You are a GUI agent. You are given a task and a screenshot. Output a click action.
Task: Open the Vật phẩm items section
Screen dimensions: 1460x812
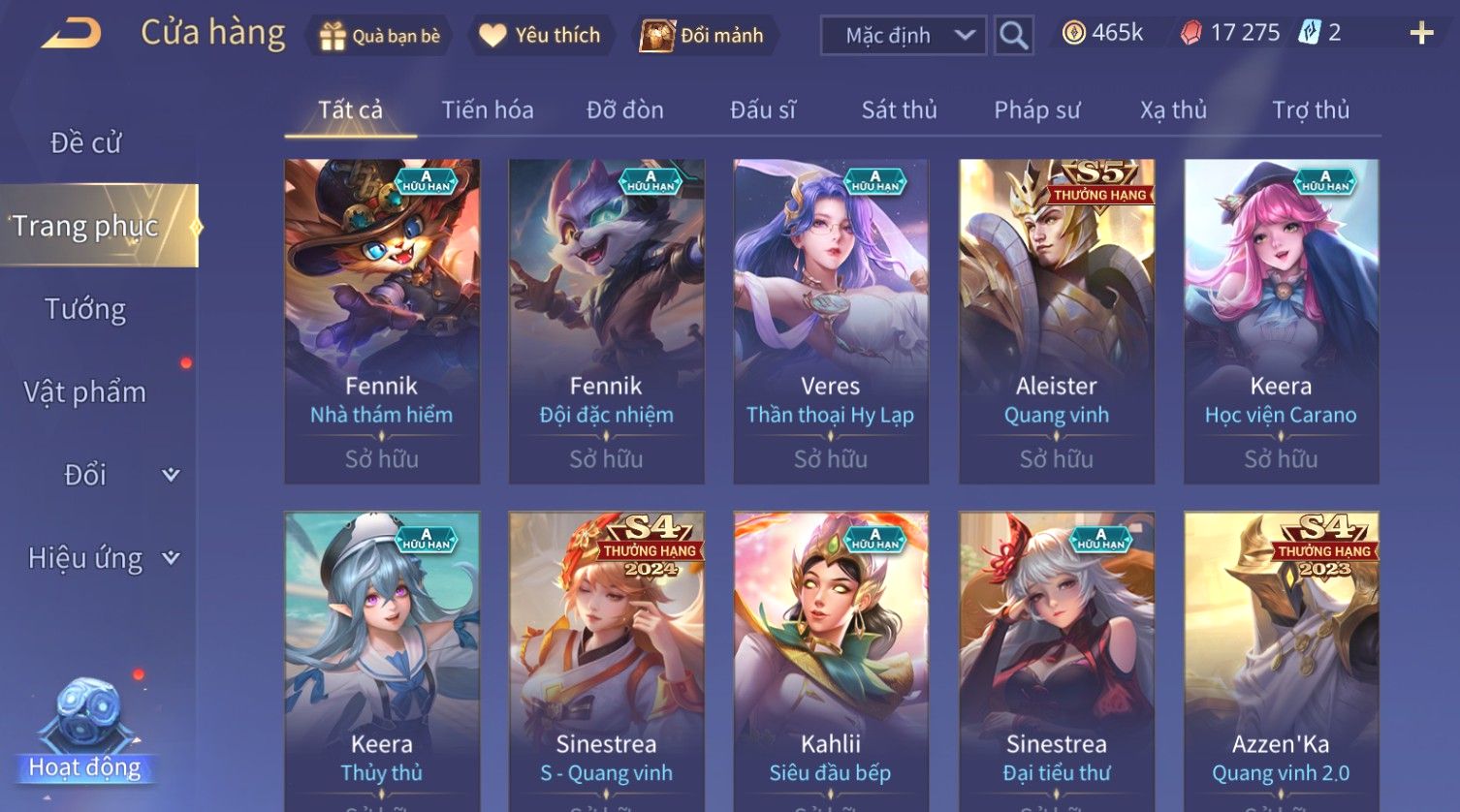(x=86, y=392)
